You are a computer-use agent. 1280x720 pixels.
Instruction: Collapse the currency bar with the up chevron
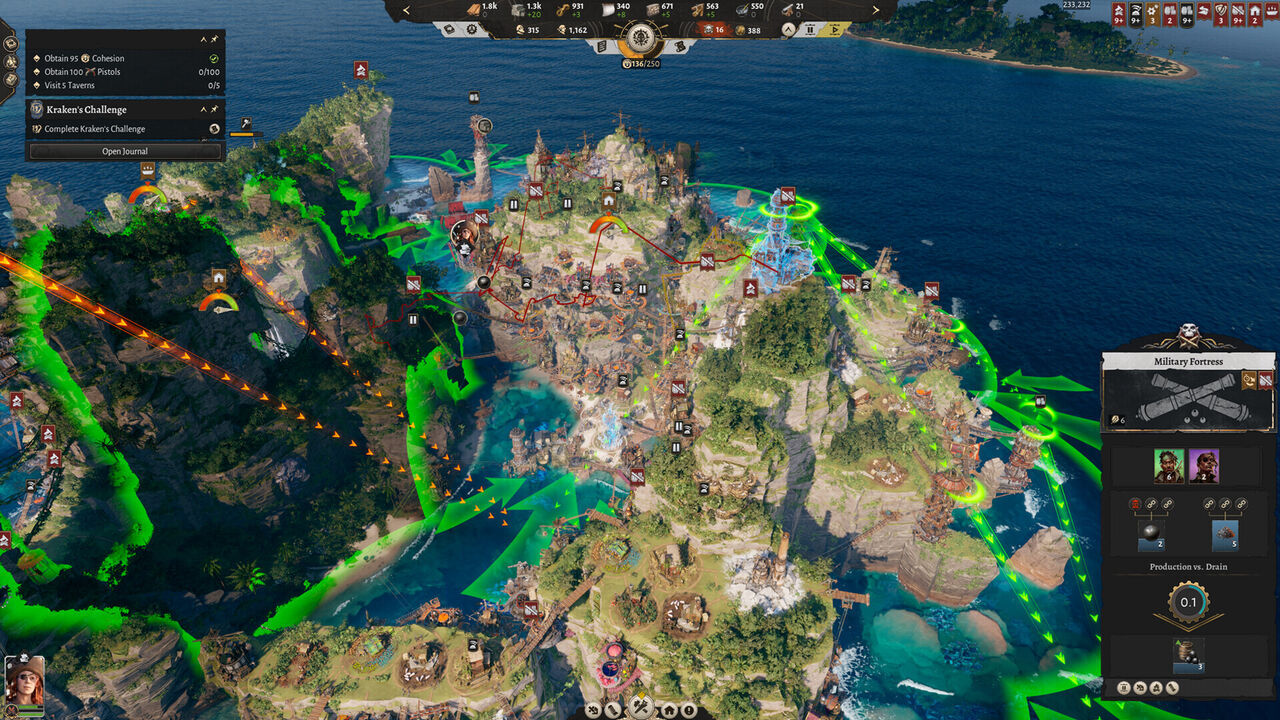point(789,28)
